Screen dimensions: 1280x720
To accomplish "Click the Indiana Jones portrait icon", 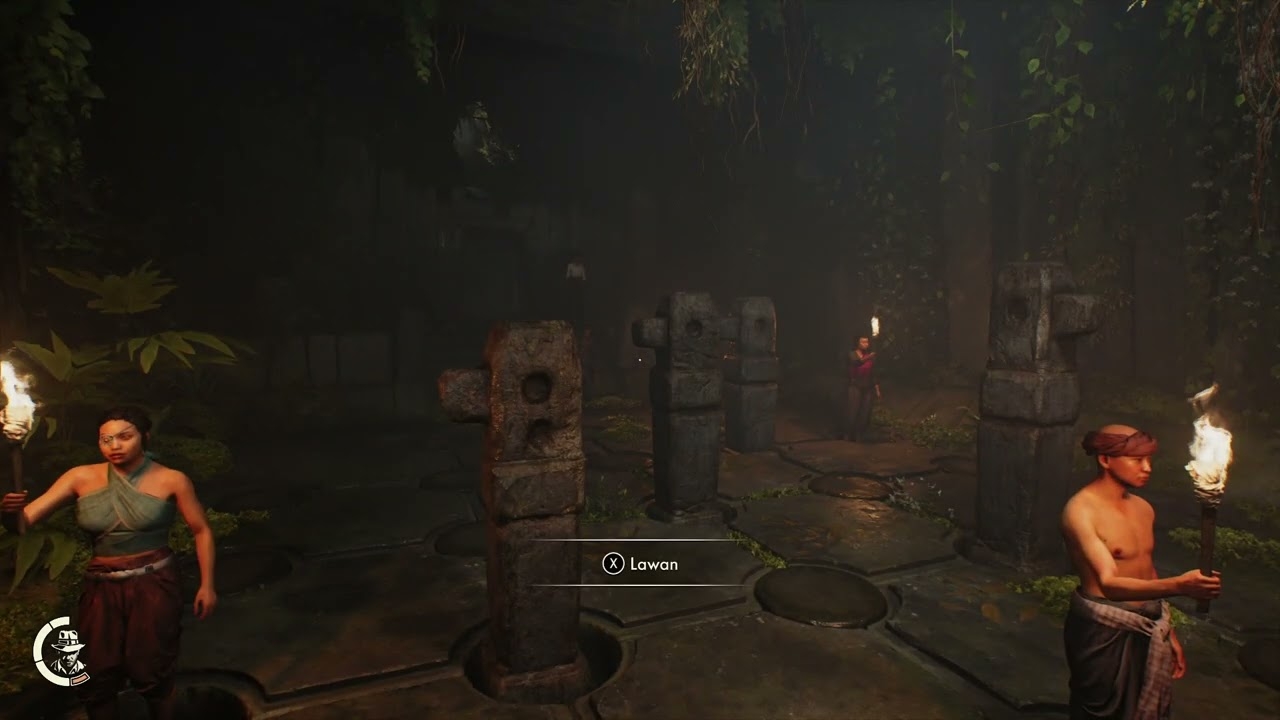I will 66,652.
